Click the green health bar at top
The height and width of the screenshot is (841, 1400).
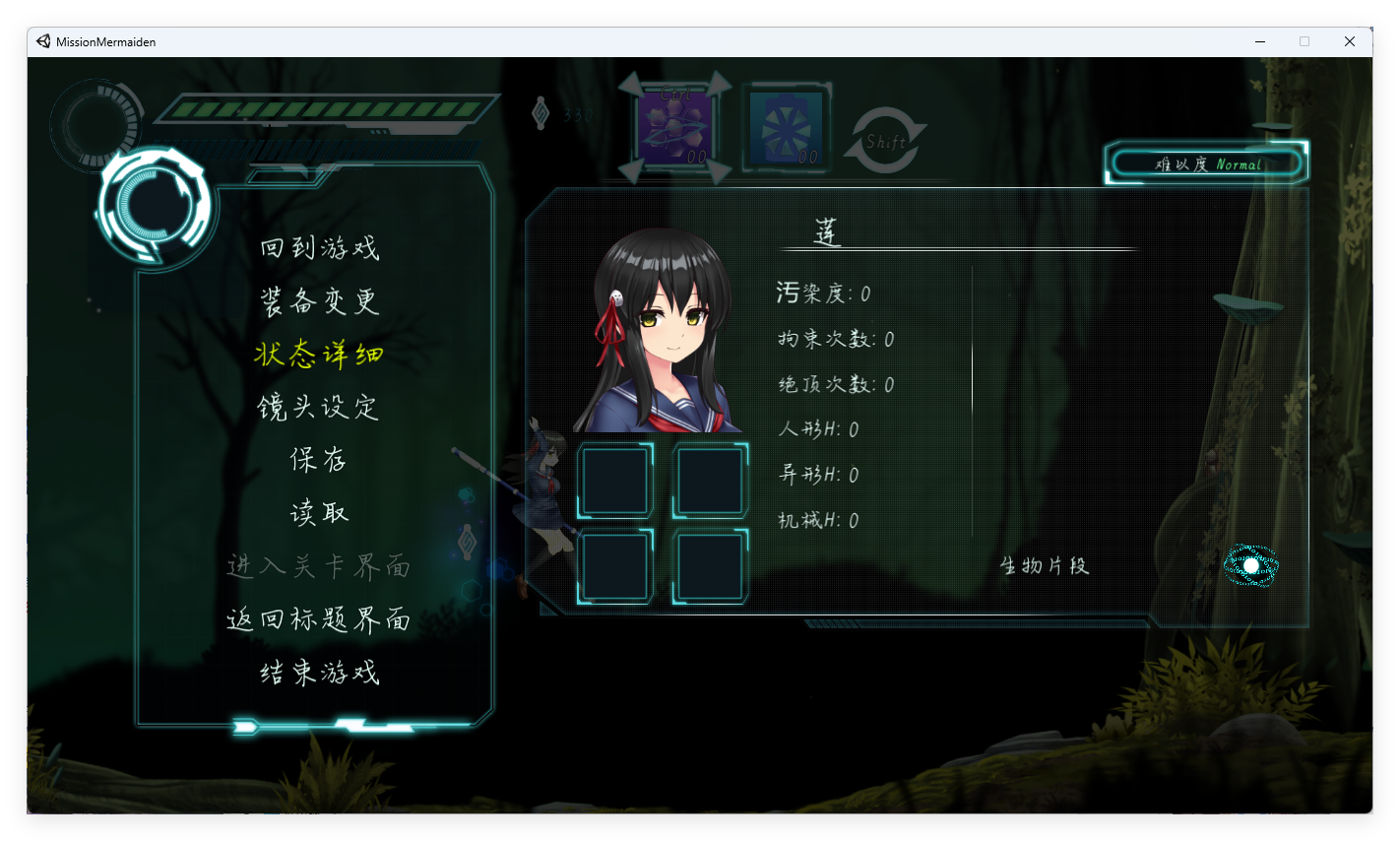tap(332, 110)
